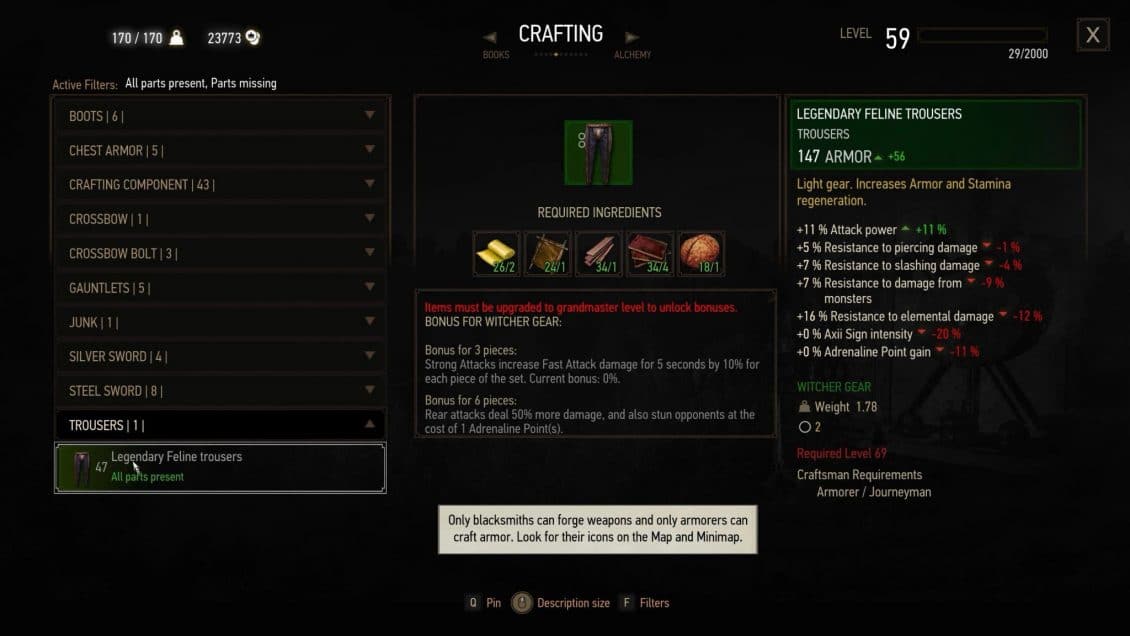Collapse the Trousers category
This screenshot has width=1130, height=636.
(x=220, y=425)
